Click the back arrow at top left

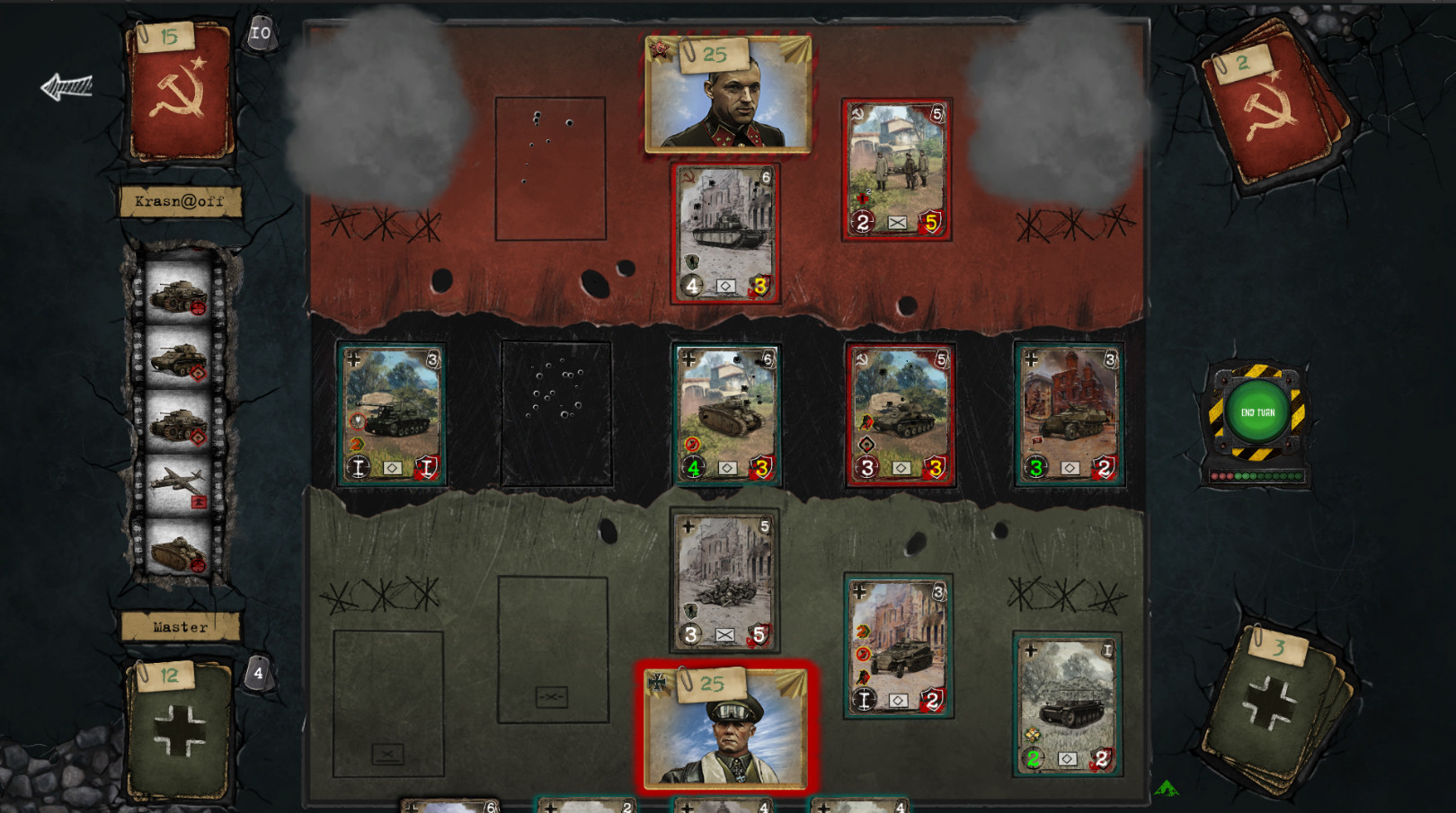tap(67, 84)
